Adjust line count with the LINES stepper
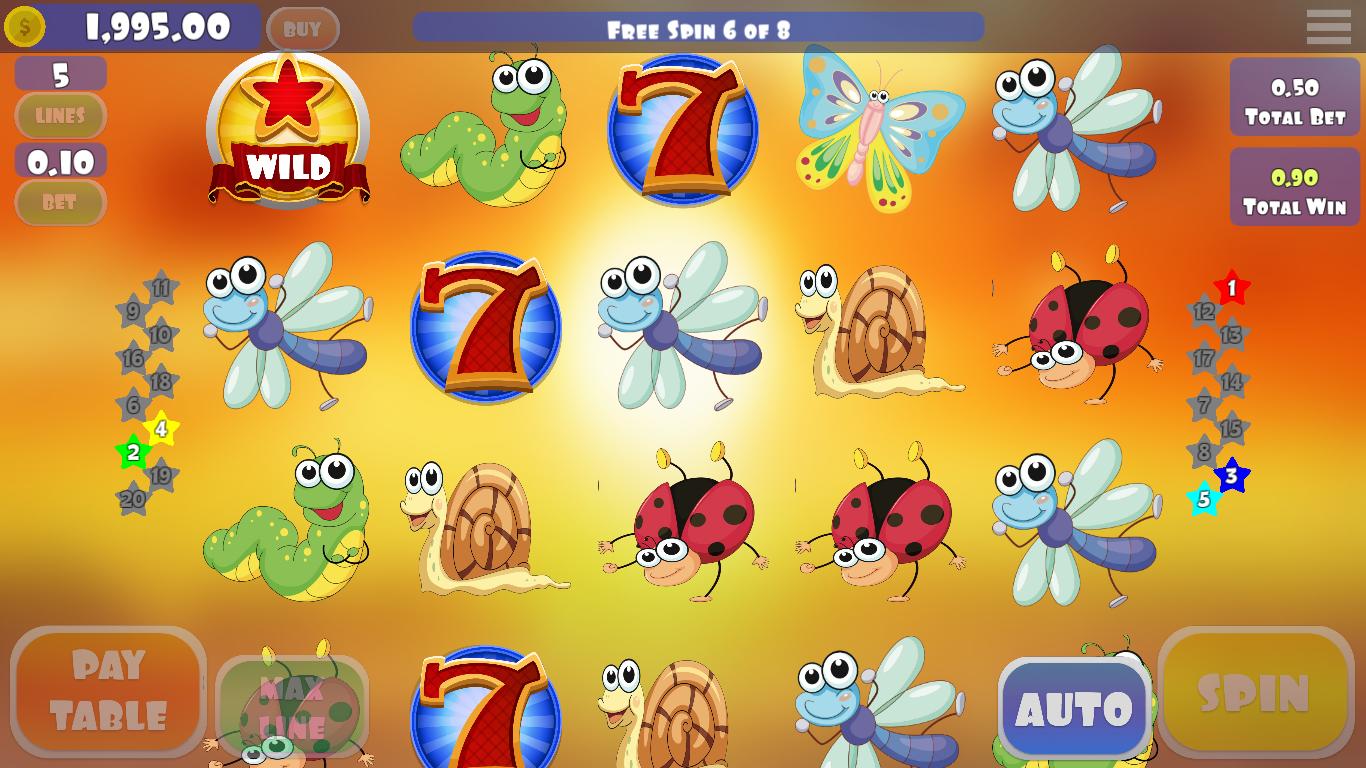 tap(60, 116)
